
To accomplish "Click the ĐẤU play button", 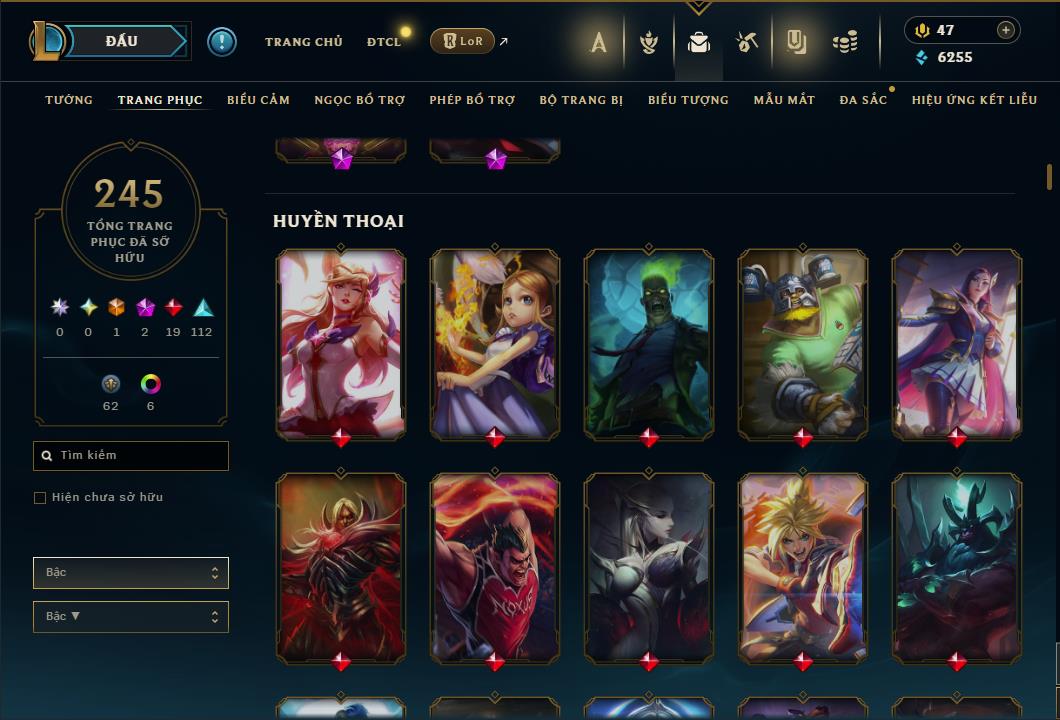I will pyautogui.click(x=122, y=41).
